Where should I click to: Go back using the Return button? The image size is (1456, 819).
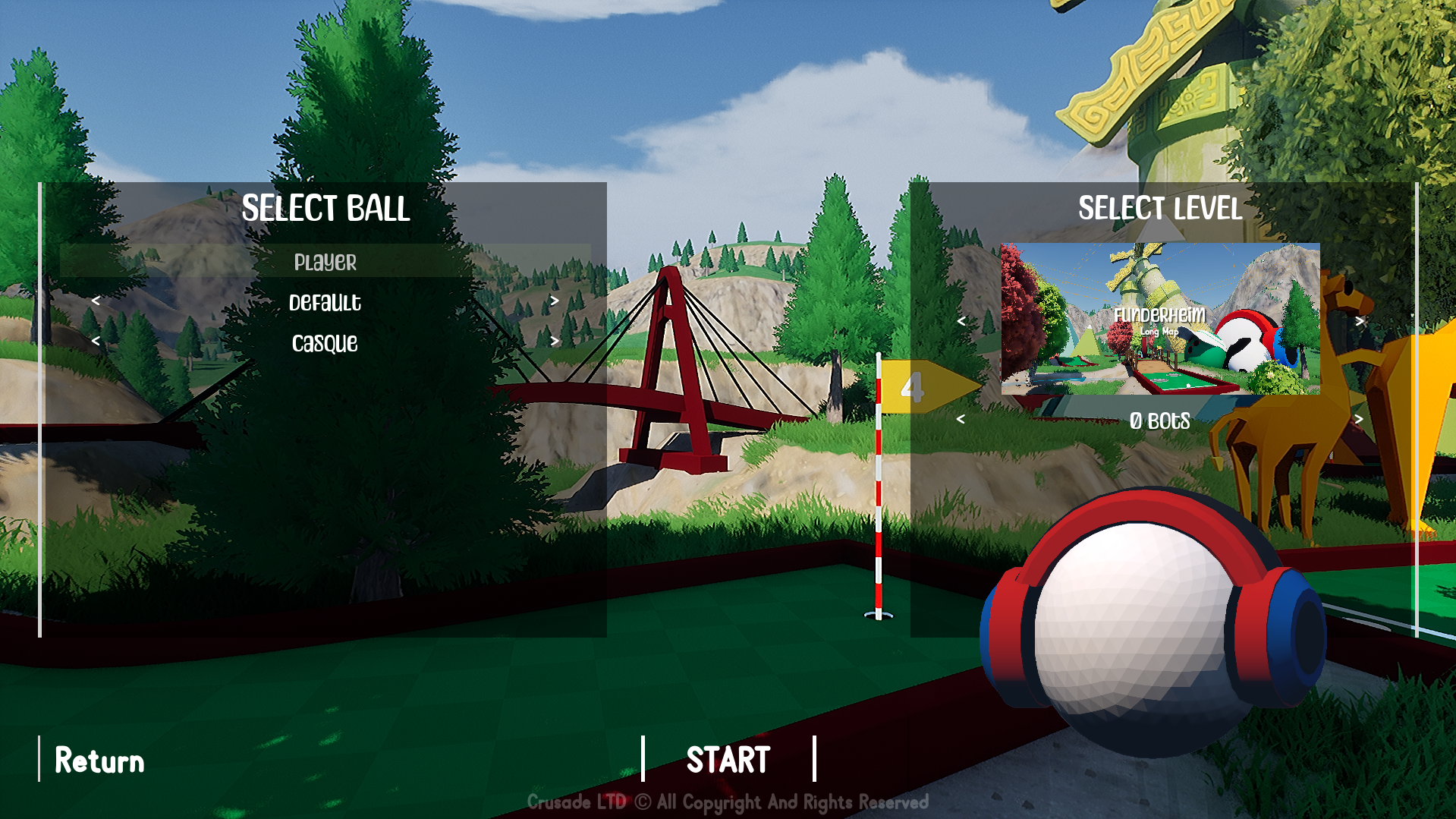pyautogui.click(x=99, y=761)
